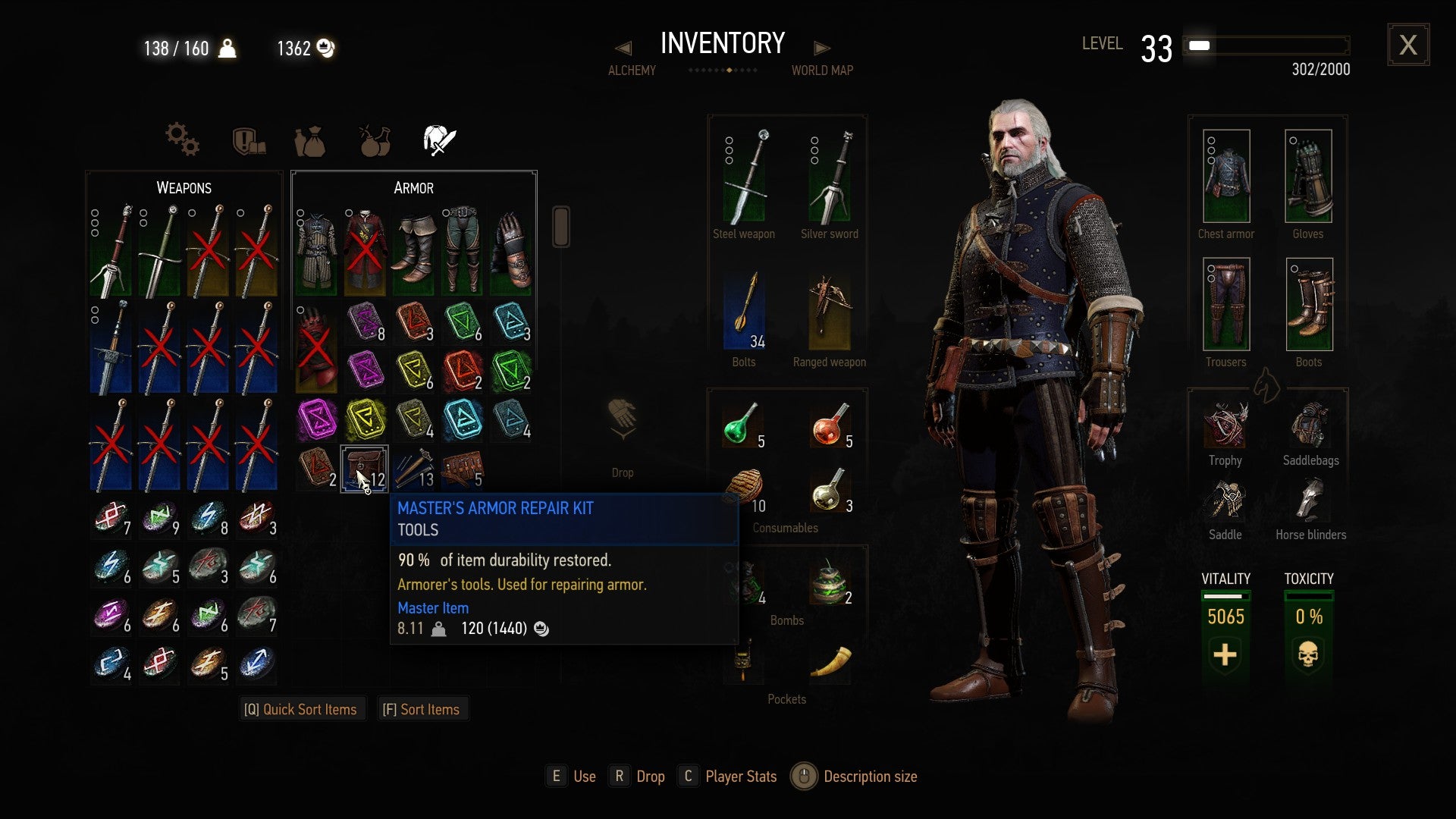Open the Alchemy Ingredients bag filter
Screen dimensions: 1456x819
pyautogui.click(x=310, y=140)
